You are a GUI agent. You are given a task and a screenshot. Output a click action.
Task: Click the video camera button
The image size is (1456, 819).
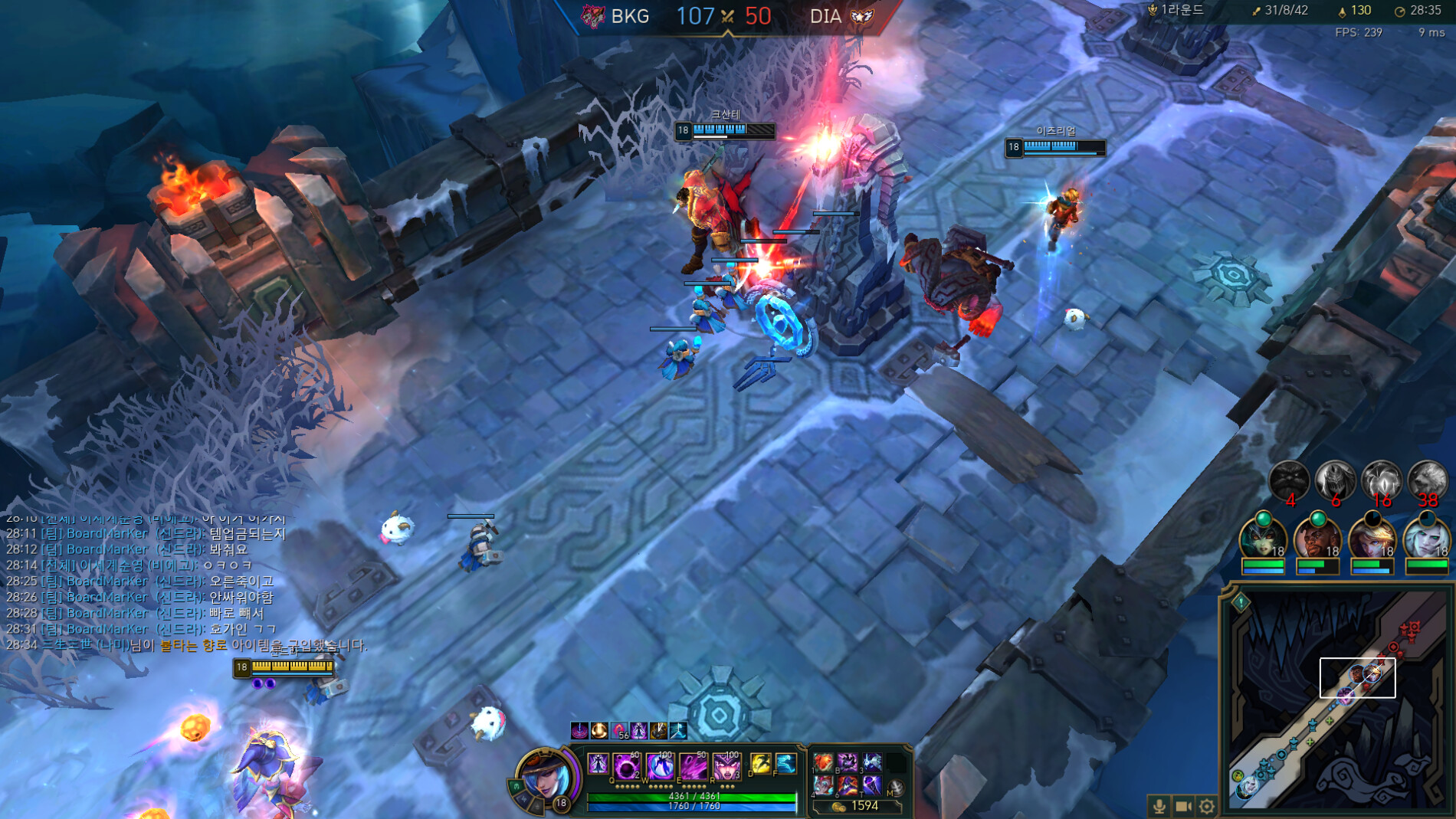(1183, 806)
